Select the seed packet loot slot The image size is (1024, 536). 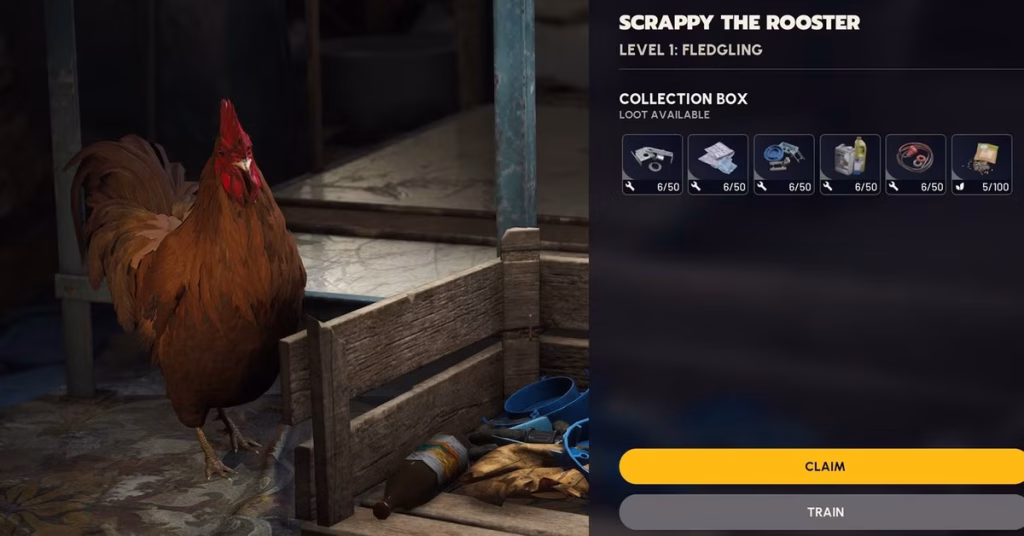981,164
